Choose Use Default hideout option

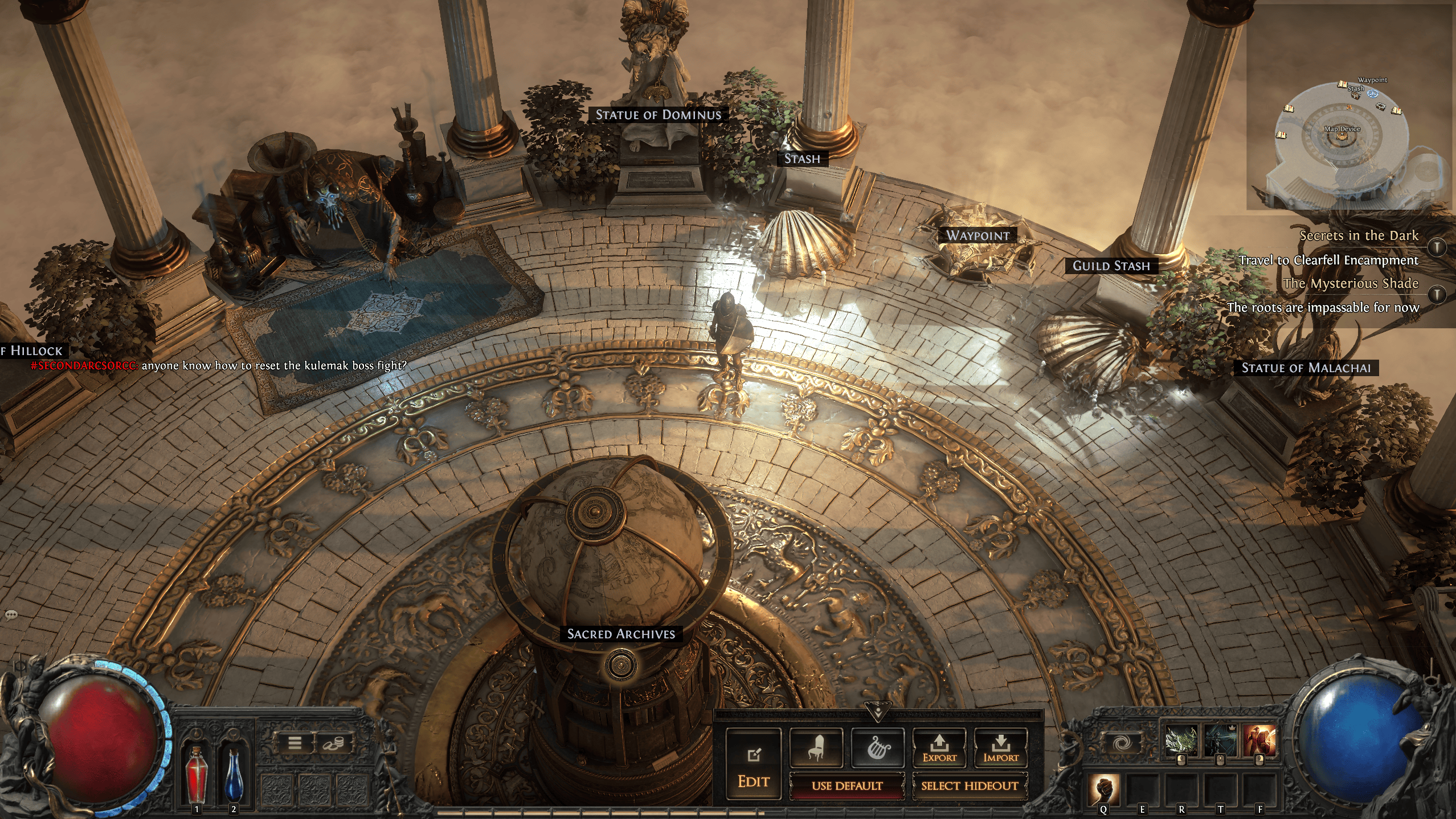846,786
